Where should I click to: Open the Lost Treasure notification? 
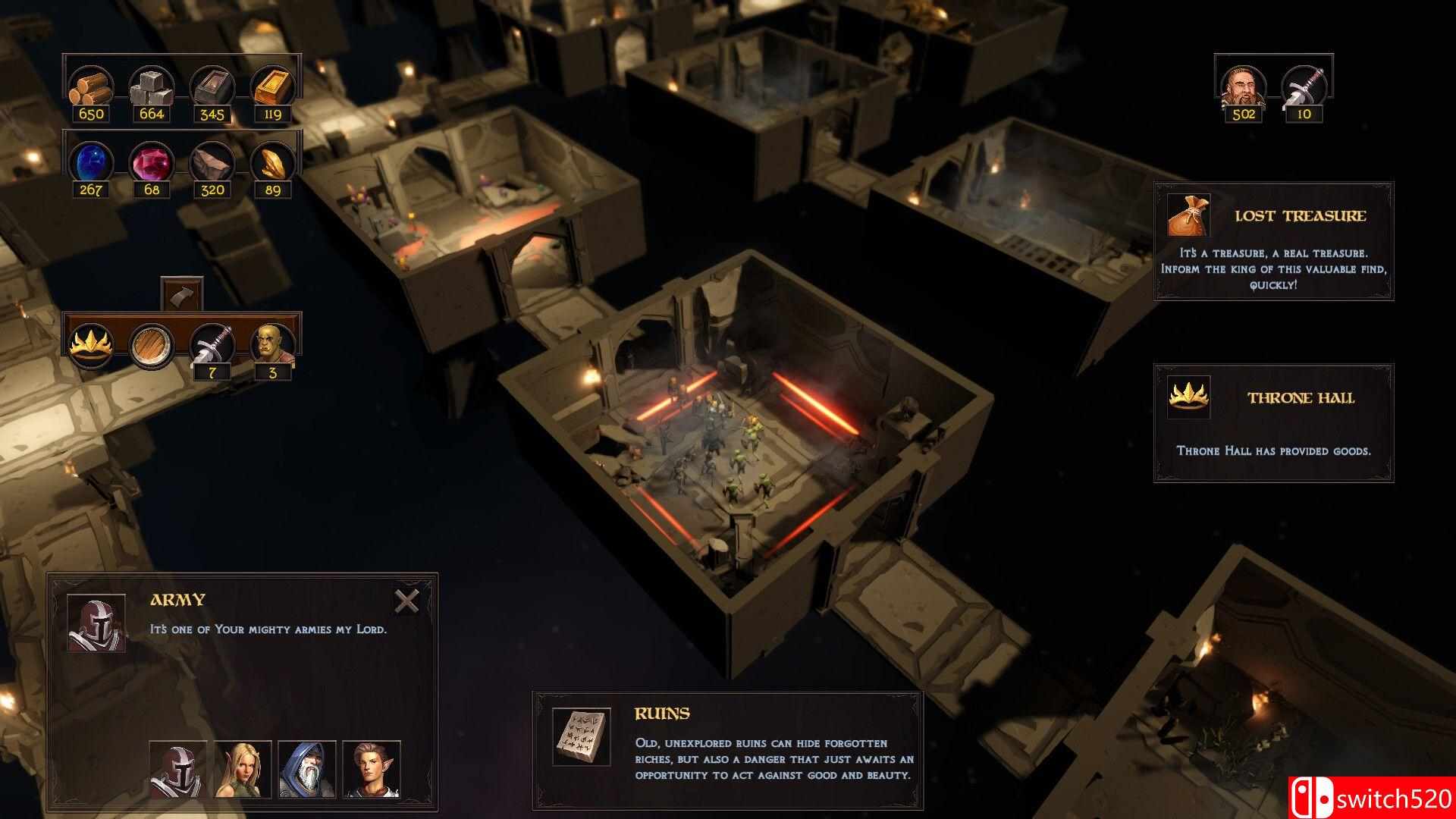[x=1273, y=241]
